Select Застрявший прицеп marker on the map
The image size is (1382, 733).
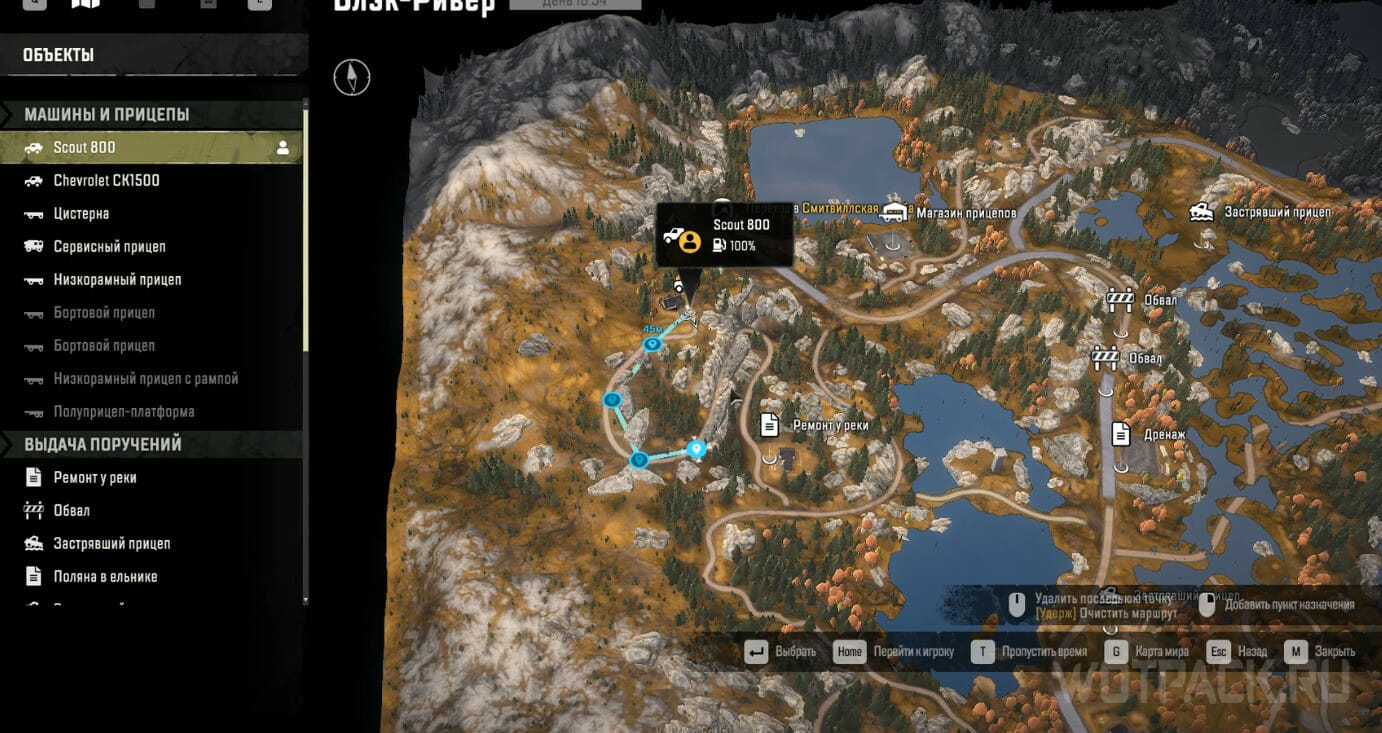click(1202, 211)
